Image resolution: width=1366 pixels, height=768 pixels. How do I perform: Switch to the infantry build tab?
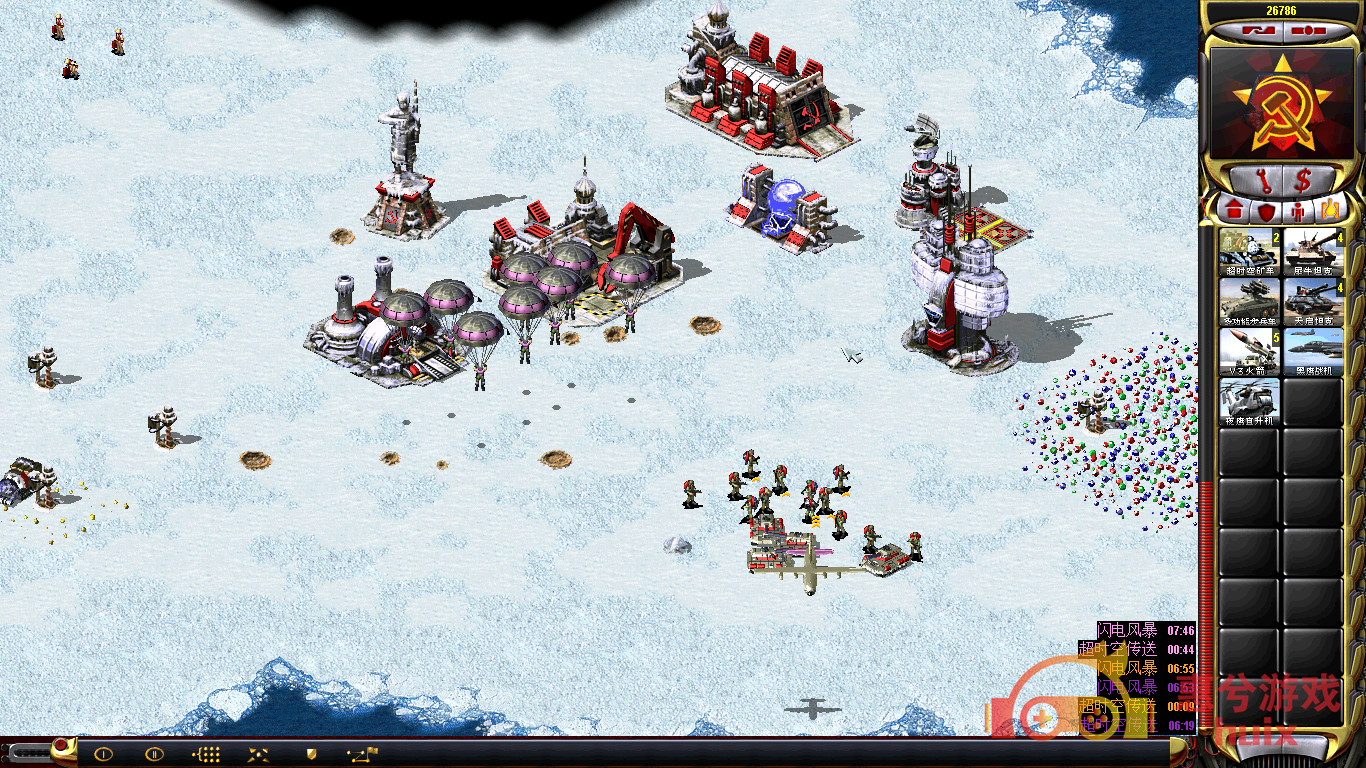click(x=1298, y=211)
